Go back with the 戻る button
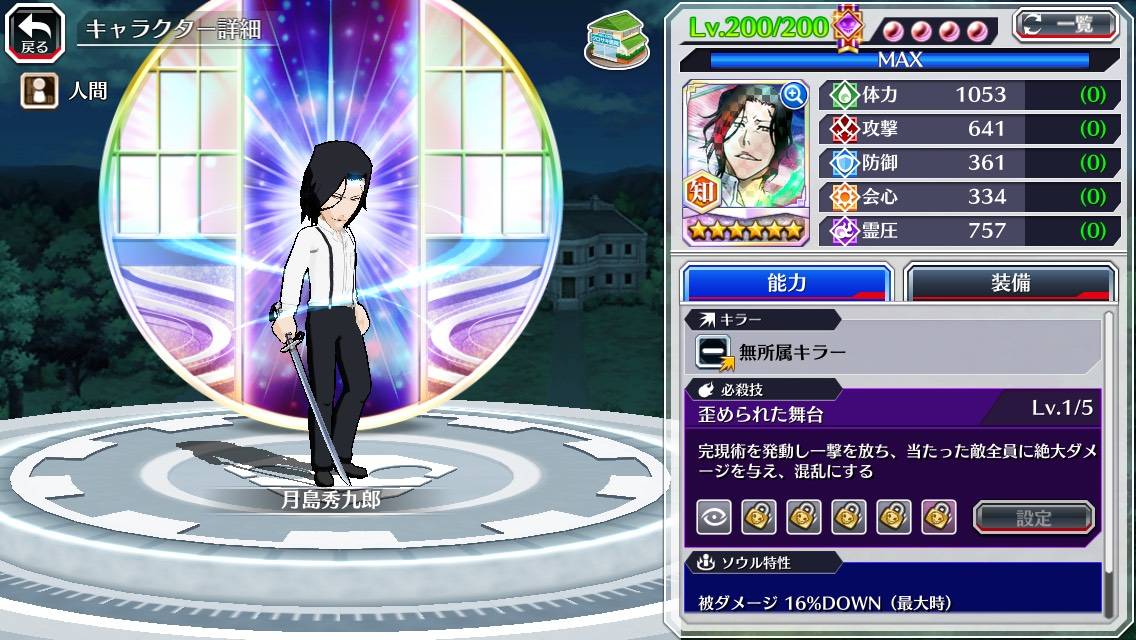 pos(36,32)
